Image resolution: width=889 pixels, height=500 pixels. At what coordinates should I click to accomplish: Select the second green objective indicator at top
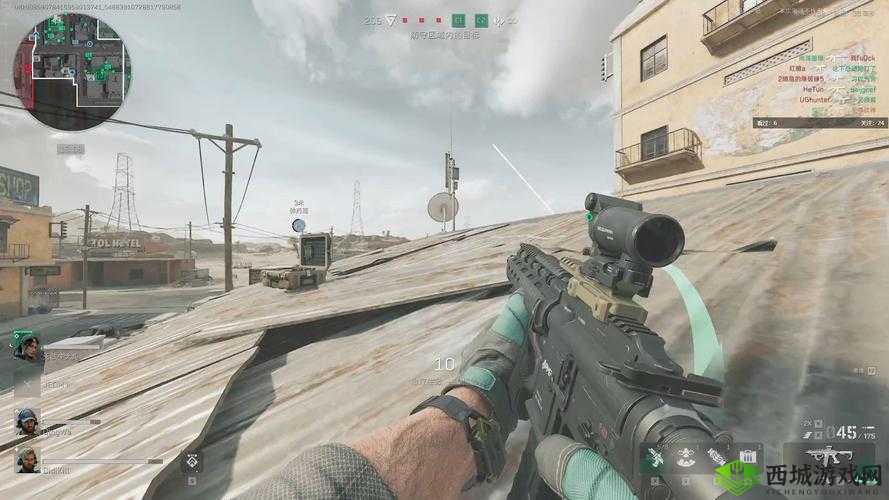[x=481, y=19]
